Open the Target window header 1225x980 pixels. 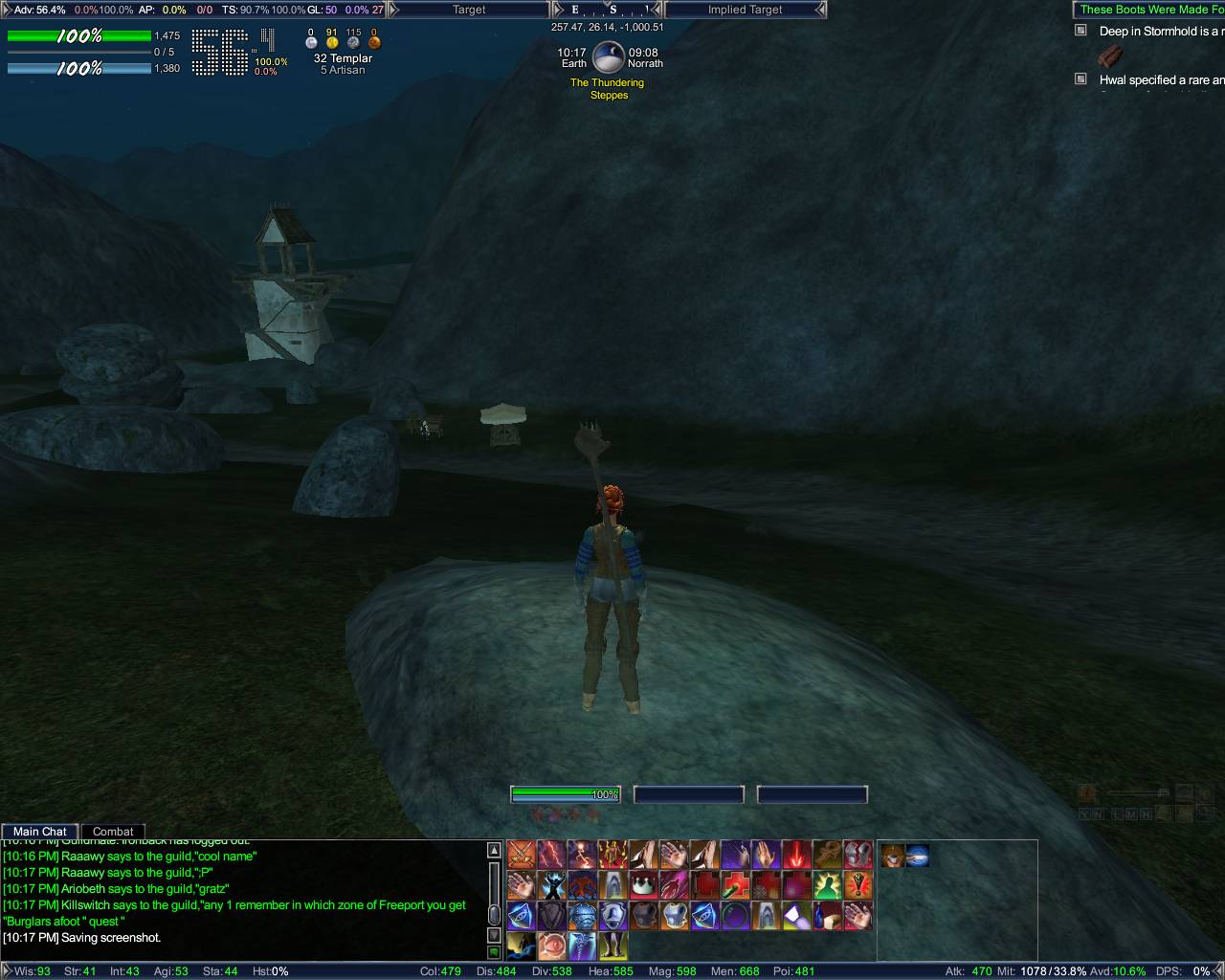point(469,10)
